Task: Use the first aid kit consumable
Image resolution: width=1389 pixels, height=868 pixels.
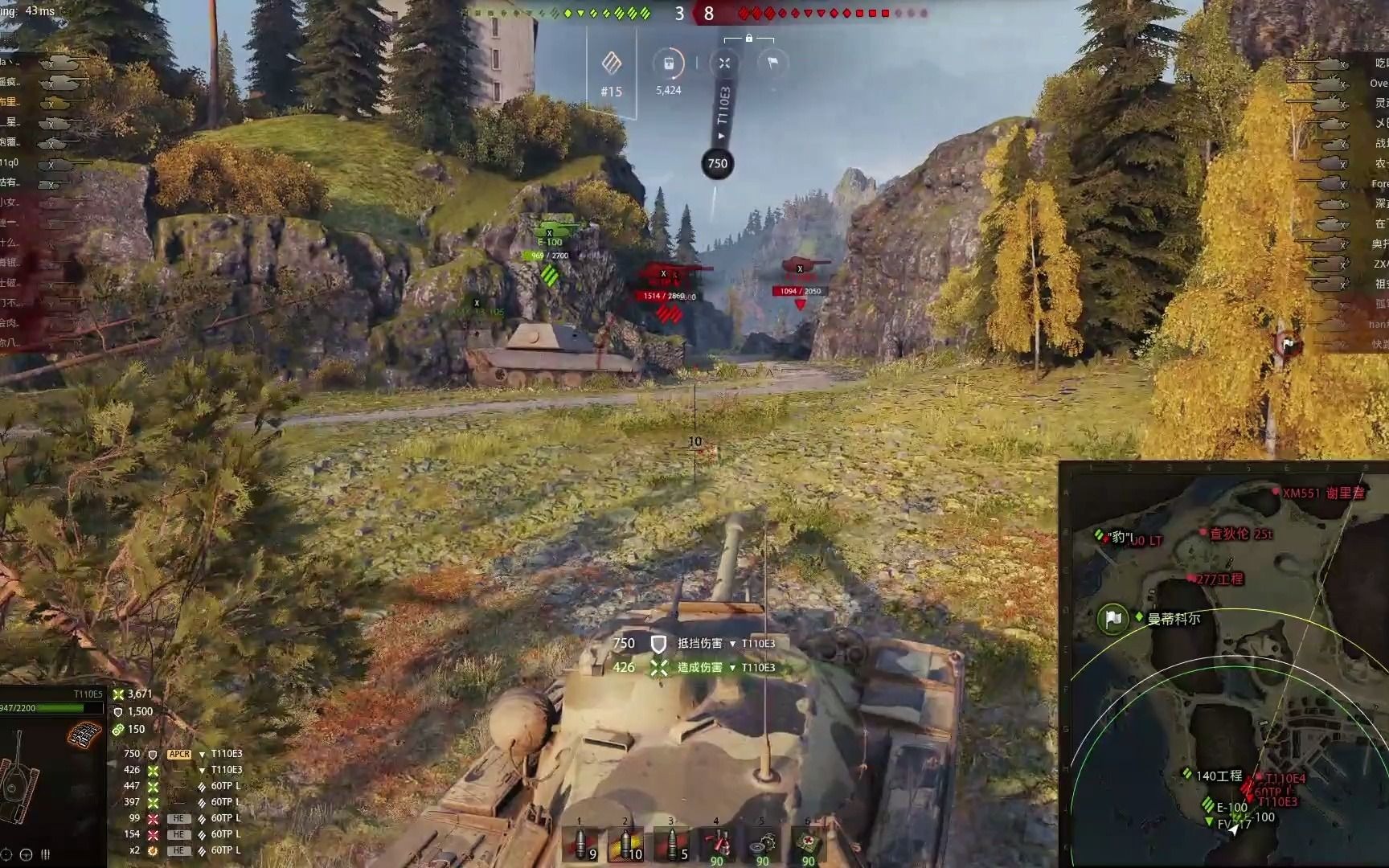Action: tap(807, 844)
